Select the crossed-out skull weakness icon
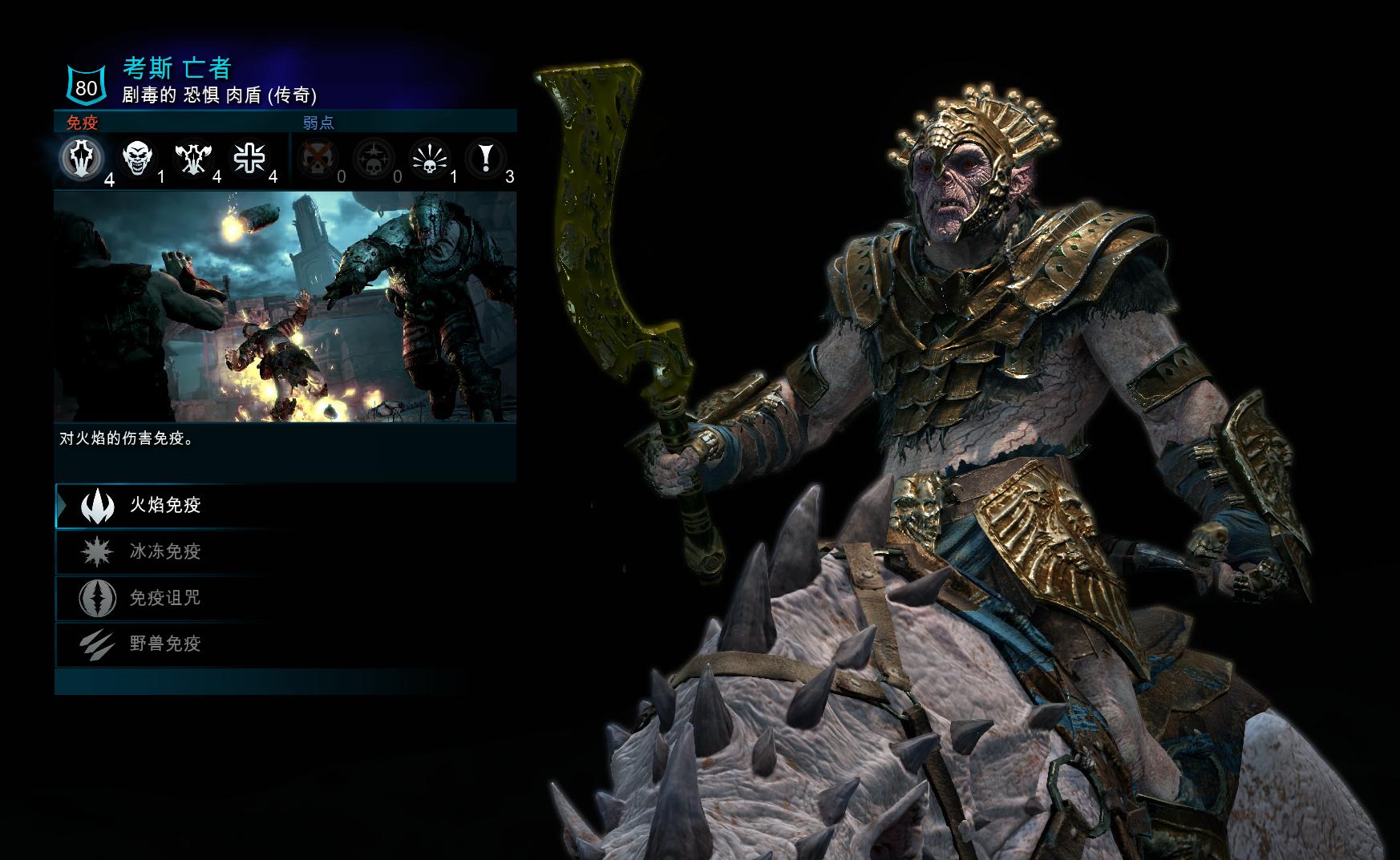 [318, 158]
